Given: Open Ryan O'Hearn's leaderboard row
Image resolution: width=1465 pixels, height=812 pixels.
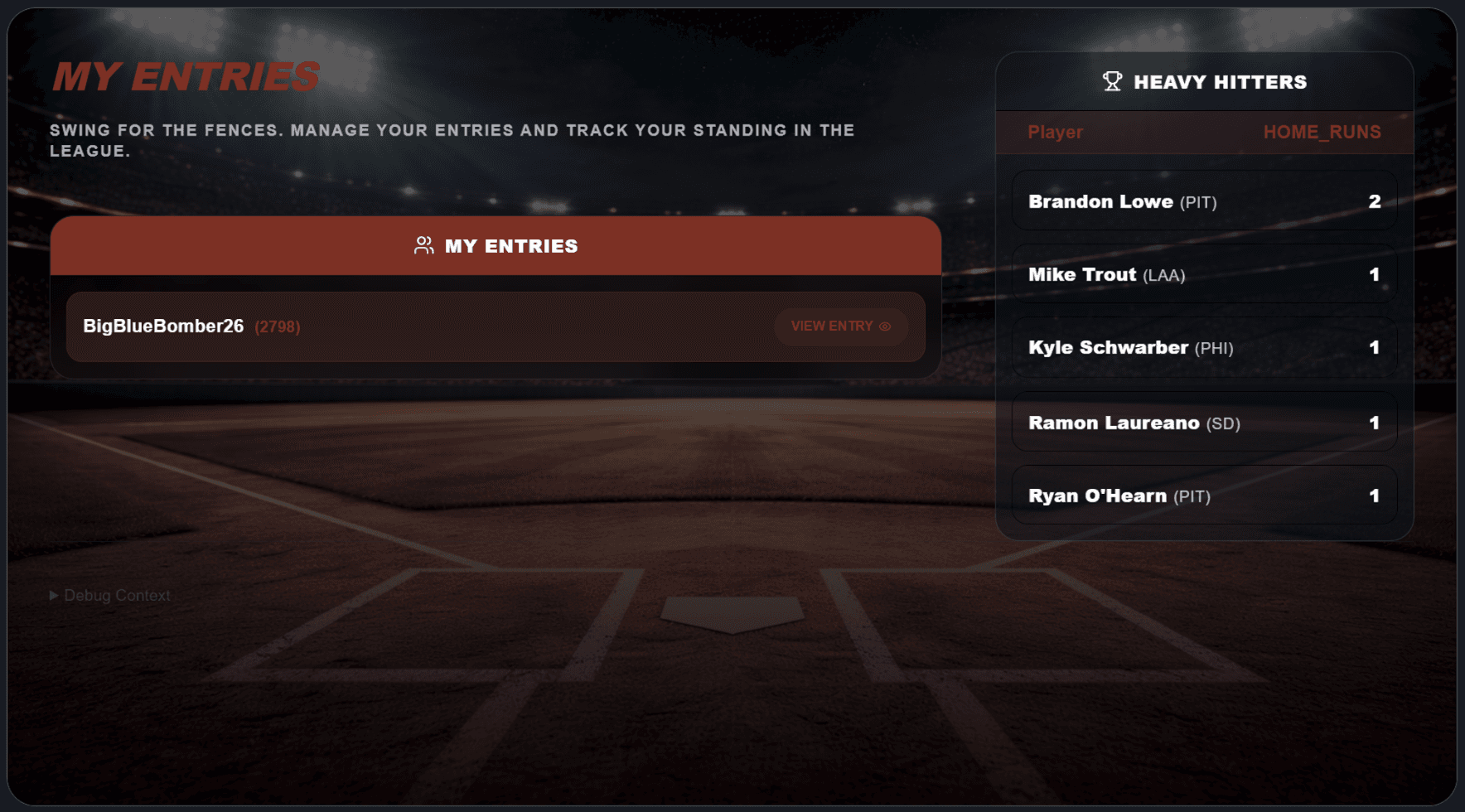Looking at the screenshot, I should click(1203, 495).
